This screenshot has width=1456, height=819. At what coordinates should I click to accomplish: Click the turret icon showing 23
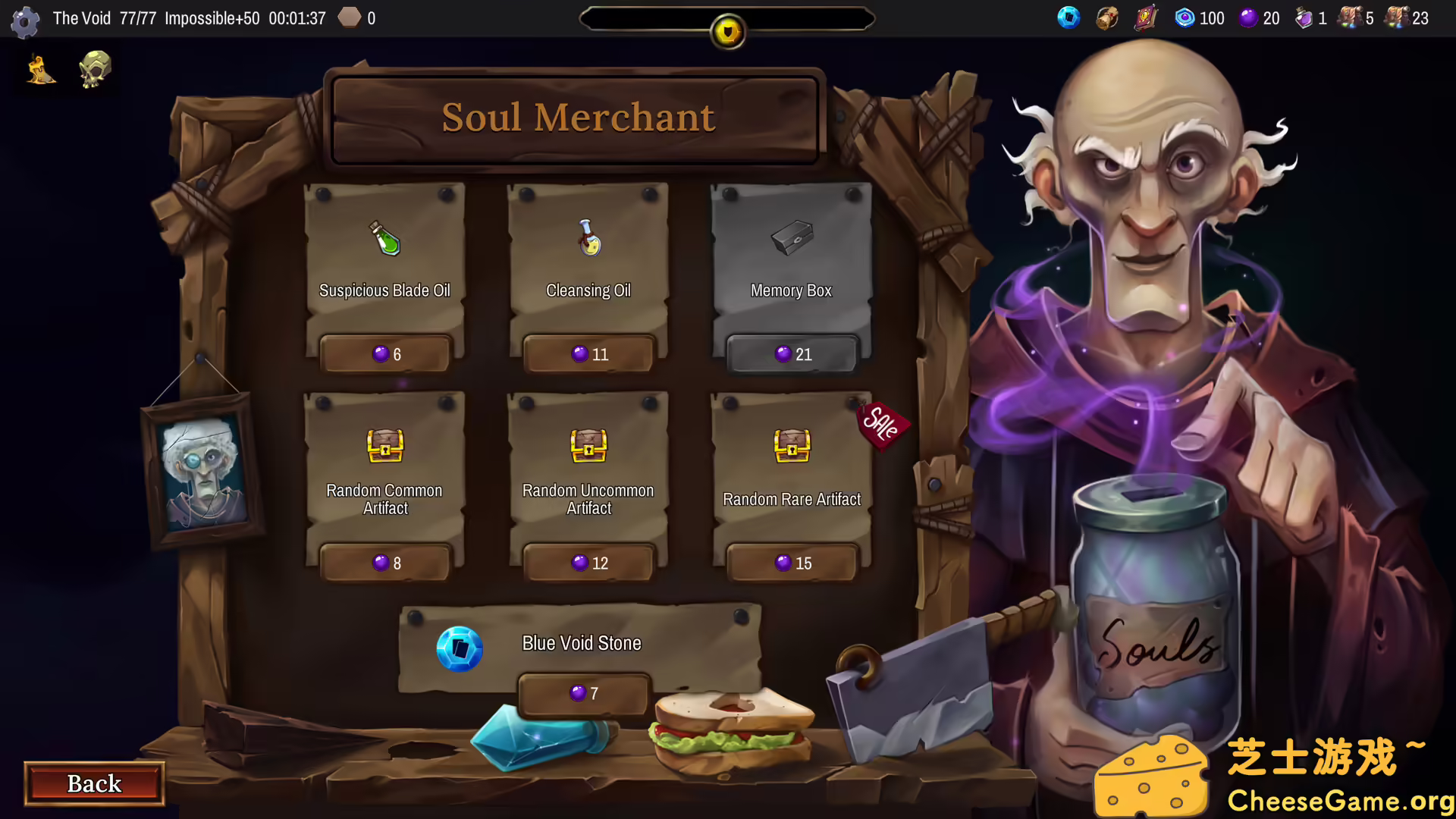click(x=1397, y=18)
